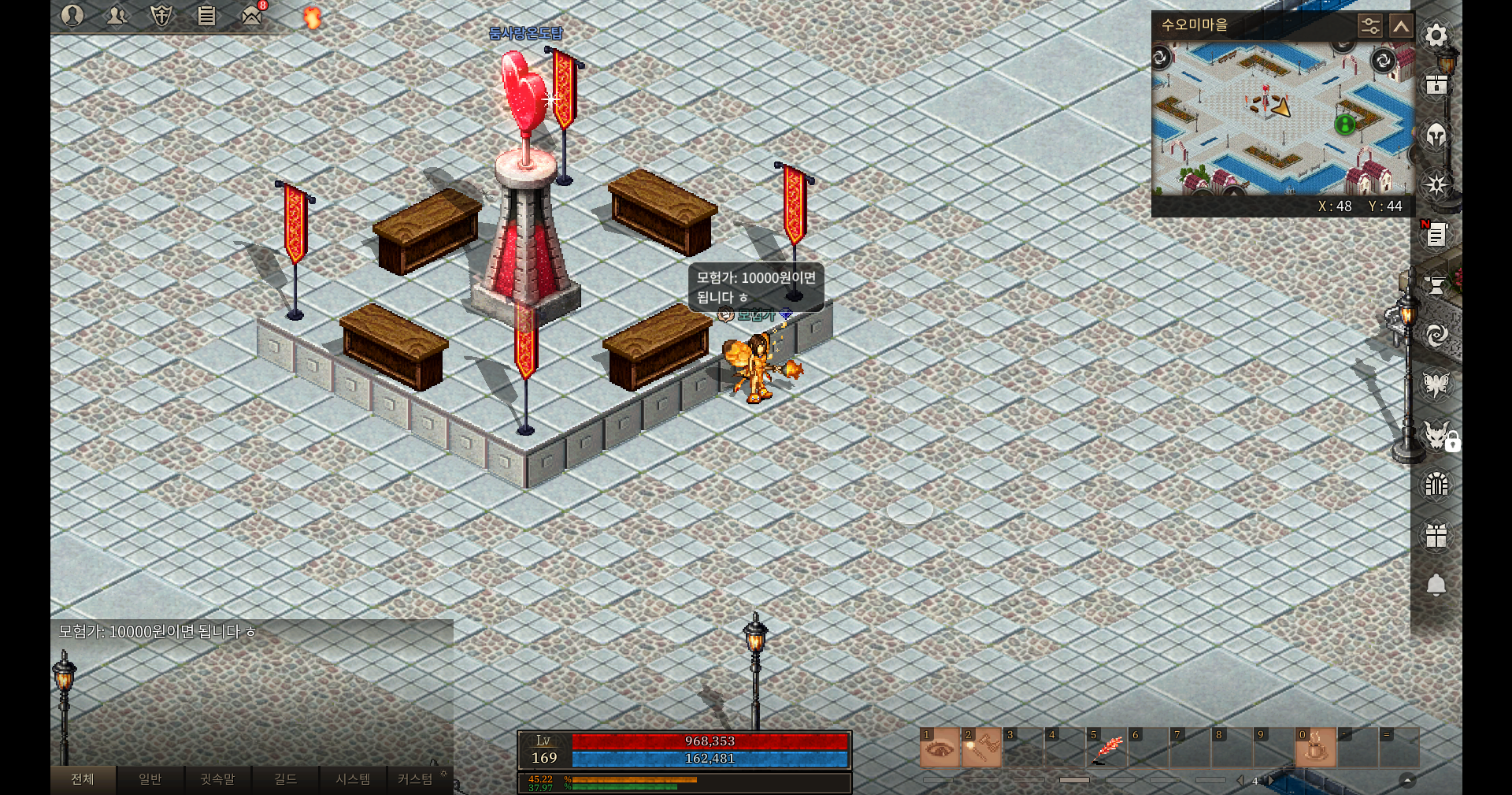Screen dimensions: 1512x795
Task: Open the notification bell
Action: (1436, 585)
